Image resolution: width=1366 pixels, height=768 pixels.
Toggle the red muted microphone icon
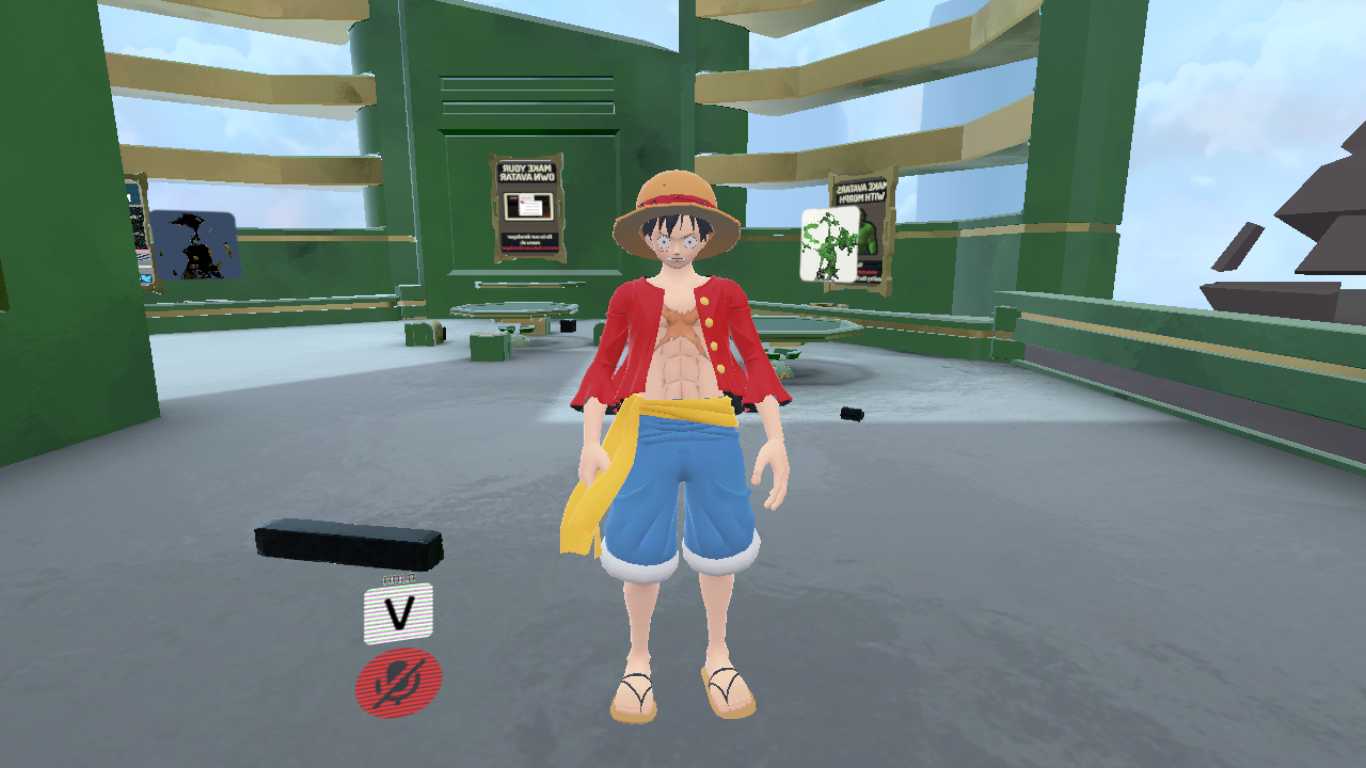(398, 682)
